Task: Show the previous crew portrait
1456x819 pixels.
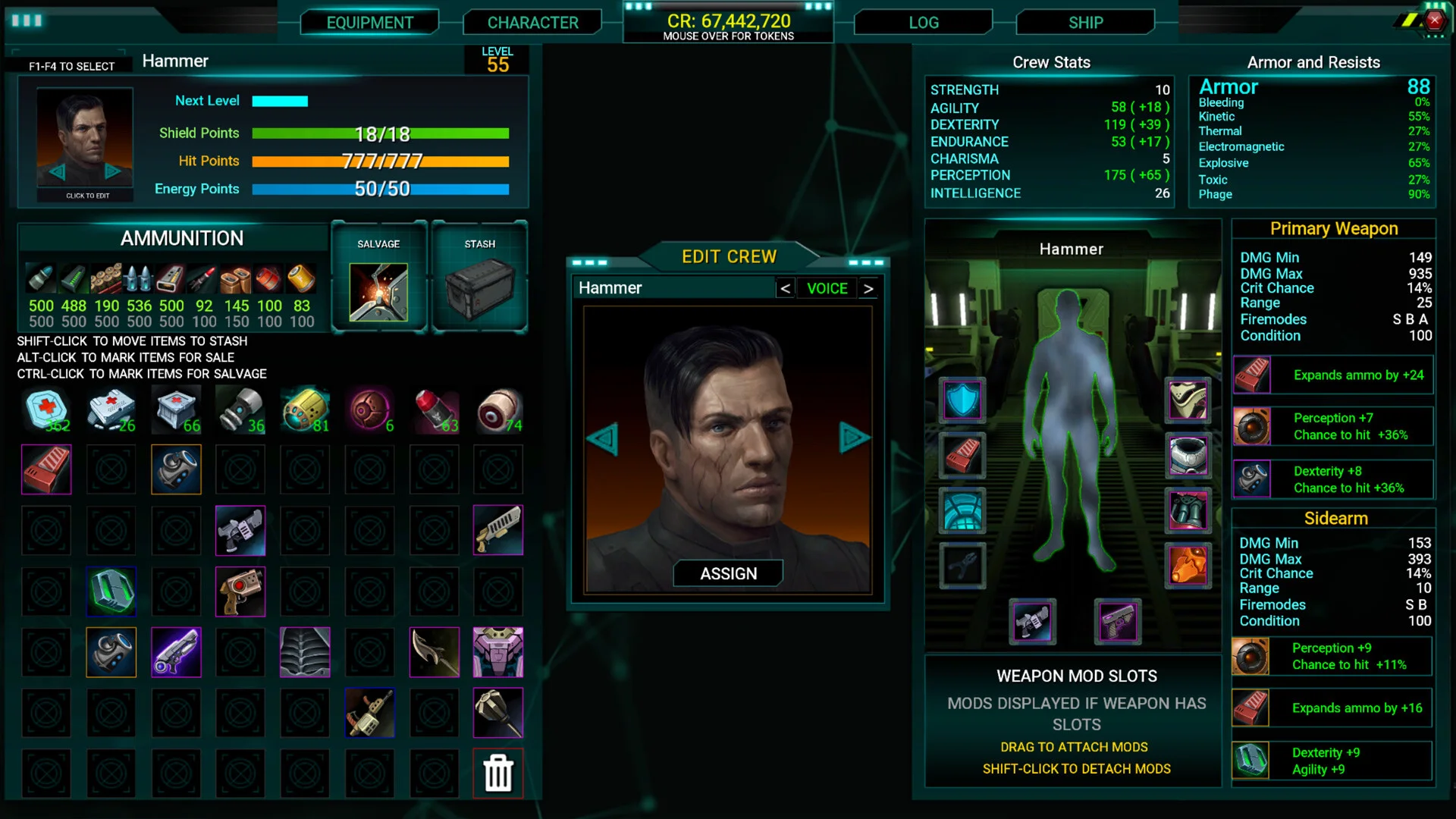Action: tap(603, 438)
